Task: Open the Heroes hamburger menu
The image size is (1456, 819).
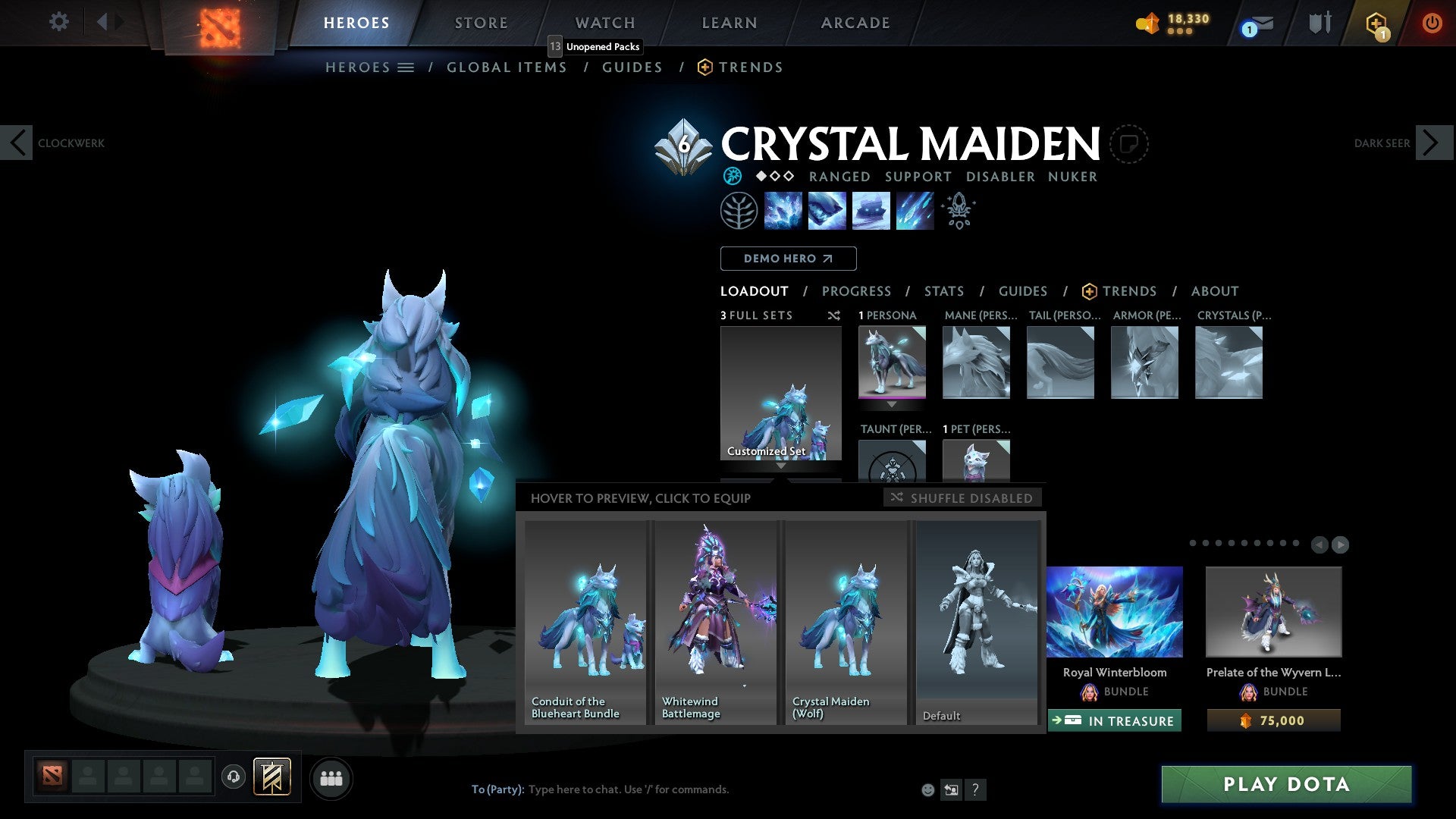Action: click(406, 67)
